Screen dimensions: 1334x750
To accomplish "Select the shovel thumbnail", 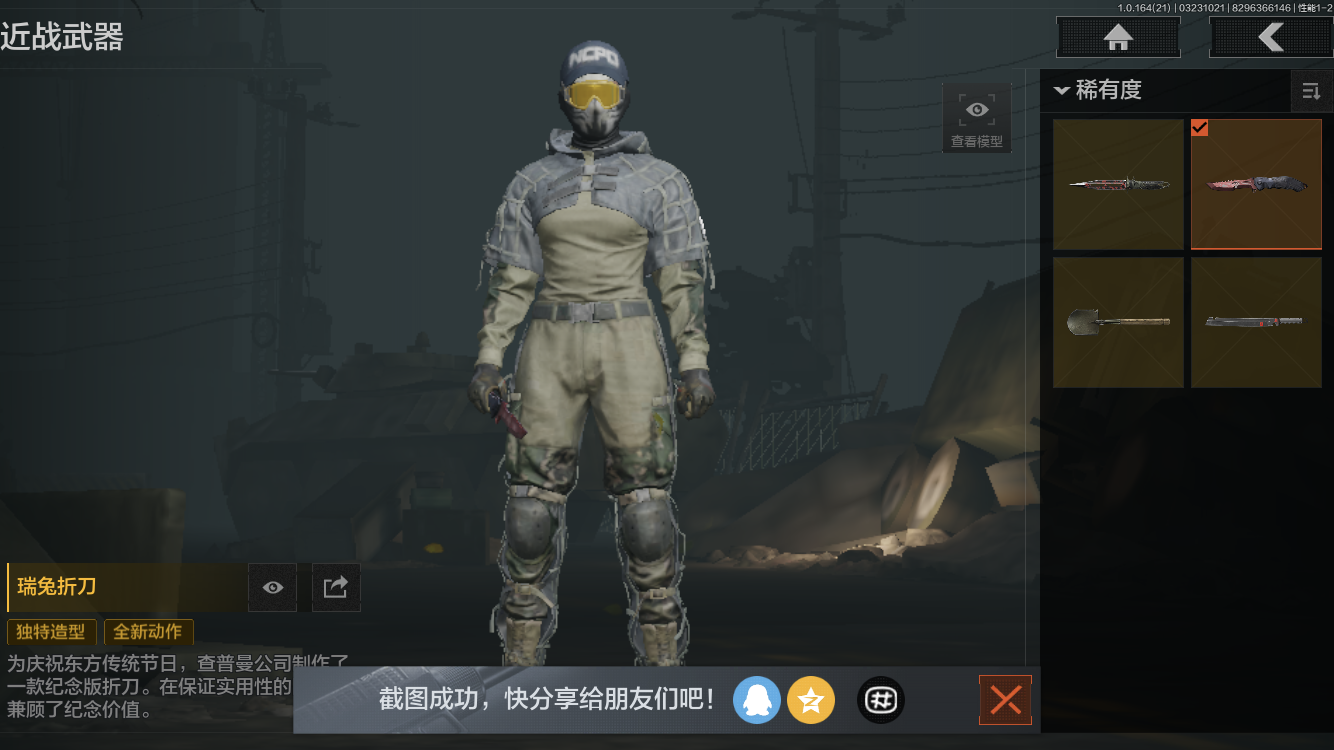I will (x=1117, y=322).
